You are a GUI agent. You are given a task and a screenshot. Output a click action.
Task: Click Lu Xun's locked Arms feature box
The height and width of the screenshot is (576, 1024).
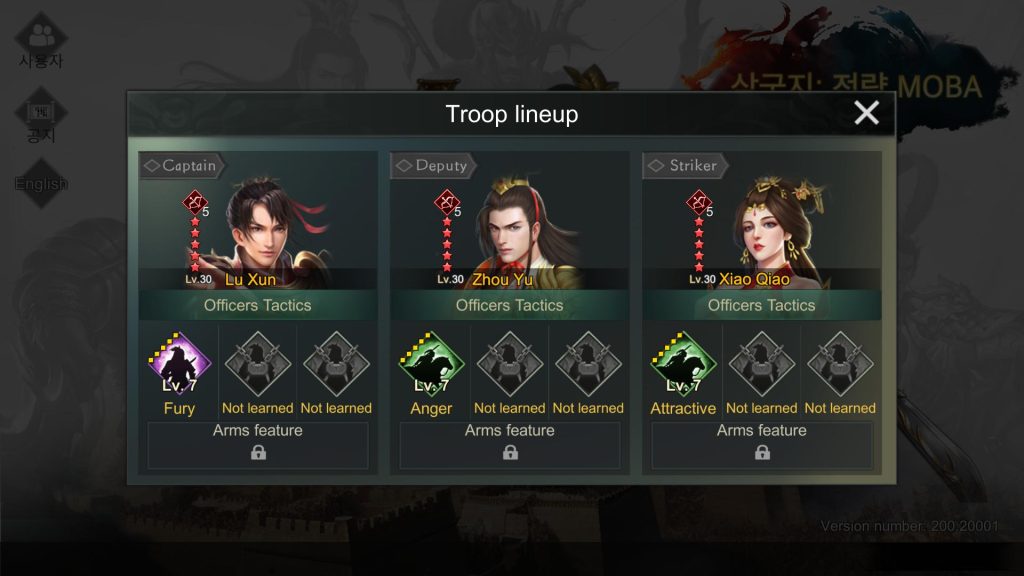[258, 445]
